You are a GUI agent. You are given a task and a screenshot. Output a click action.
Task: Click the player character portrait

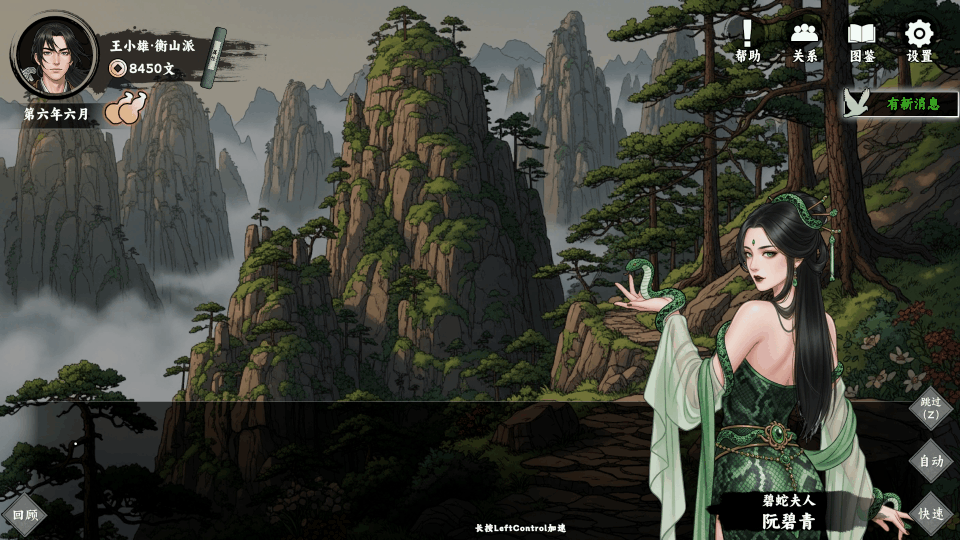pyautogui.click(x=53, y=53)
